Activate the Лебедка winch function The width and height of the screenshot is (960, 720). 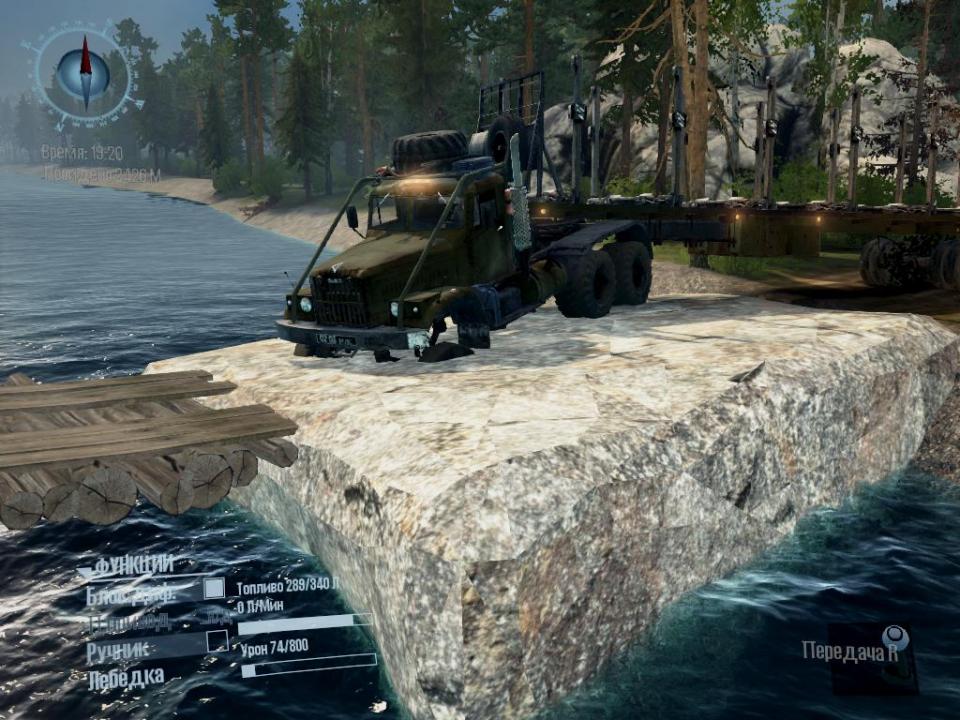pos(126,678)
